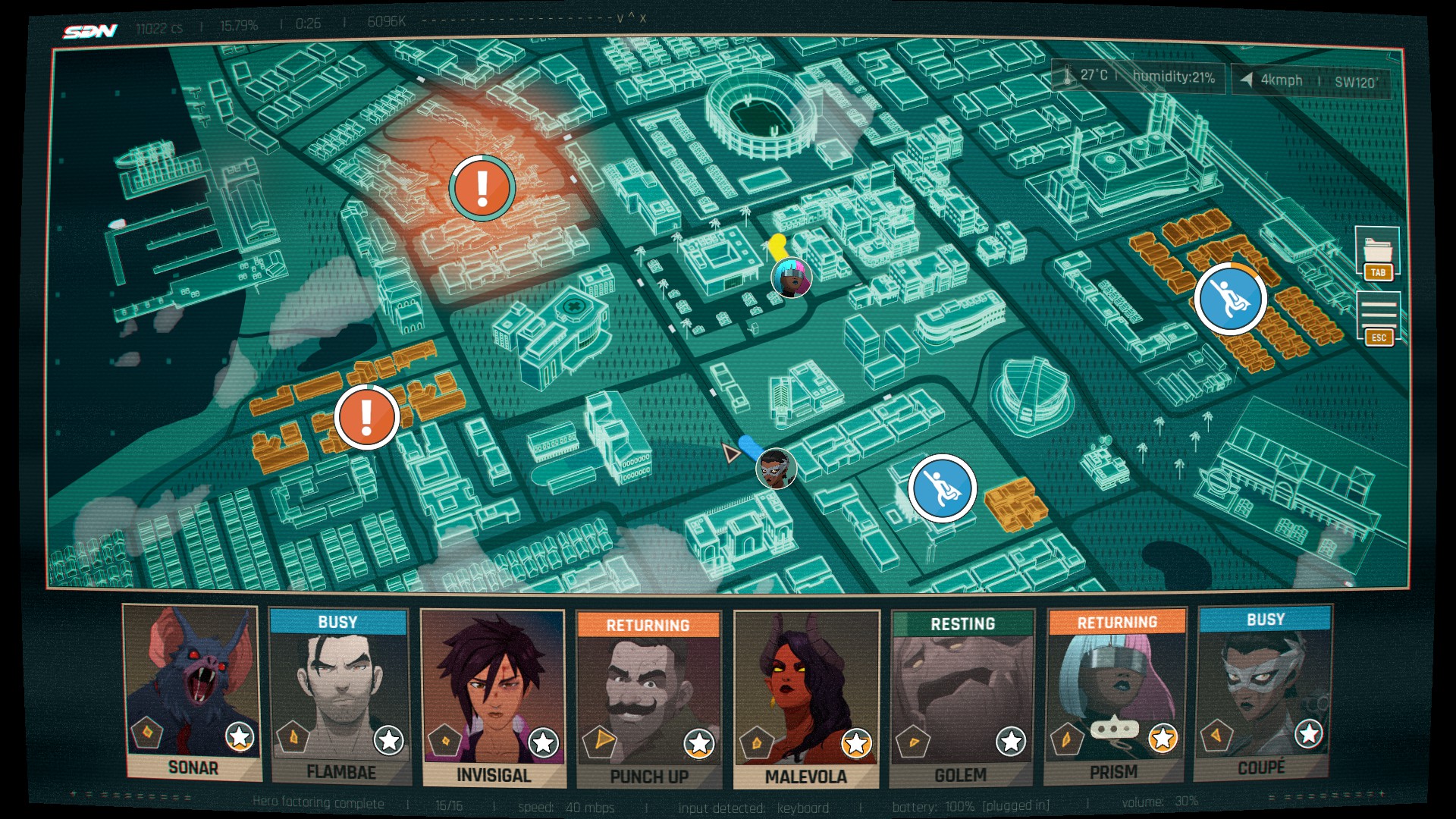Open the alert in the red-glowing district

click(x=482, y=187)
